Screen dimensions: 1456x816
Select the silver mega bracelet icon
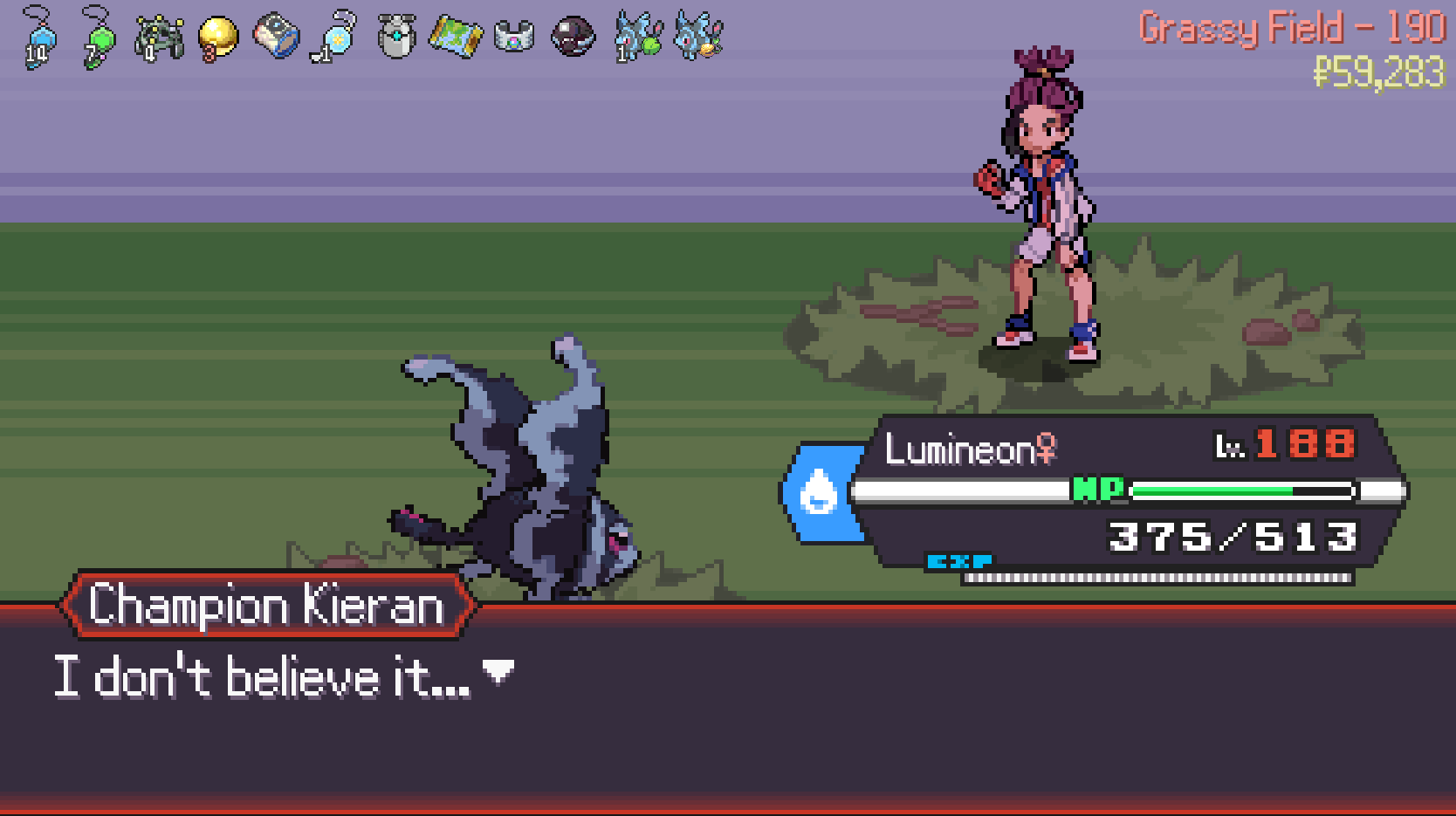514,38
